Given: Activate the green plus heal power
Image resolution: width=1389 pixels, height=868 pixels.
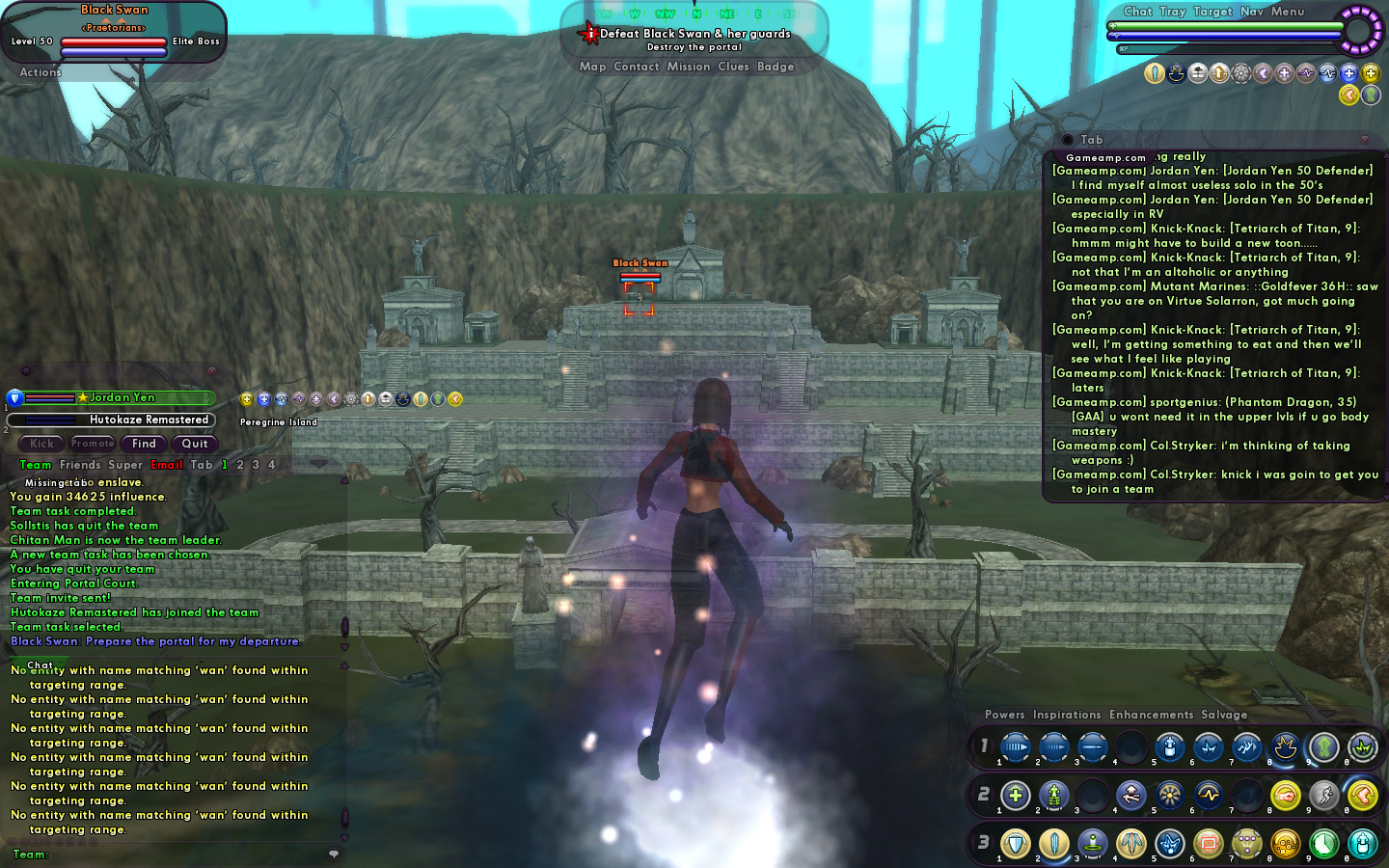Looking at the screenshot, I should (x=1015, y=796).
